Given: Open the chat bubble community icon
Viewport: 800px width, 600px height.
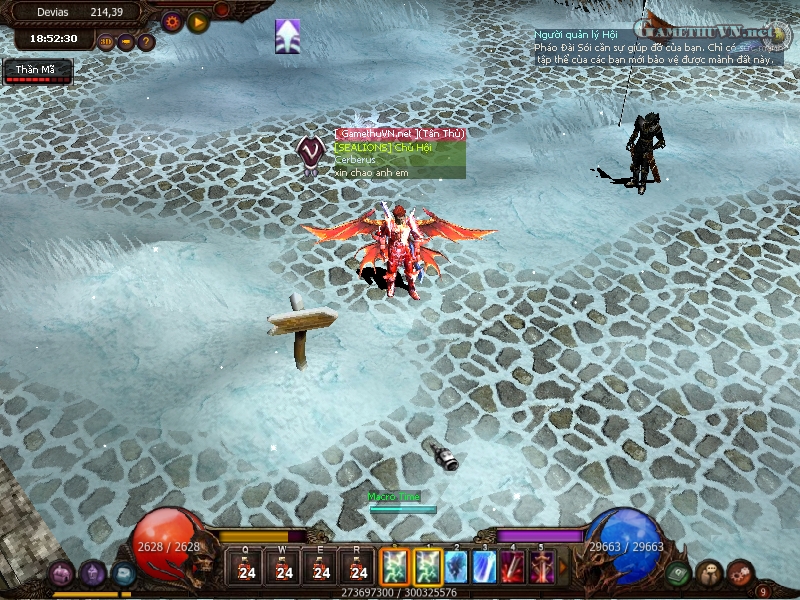Looking at the screenshot, I should (709, 573).
